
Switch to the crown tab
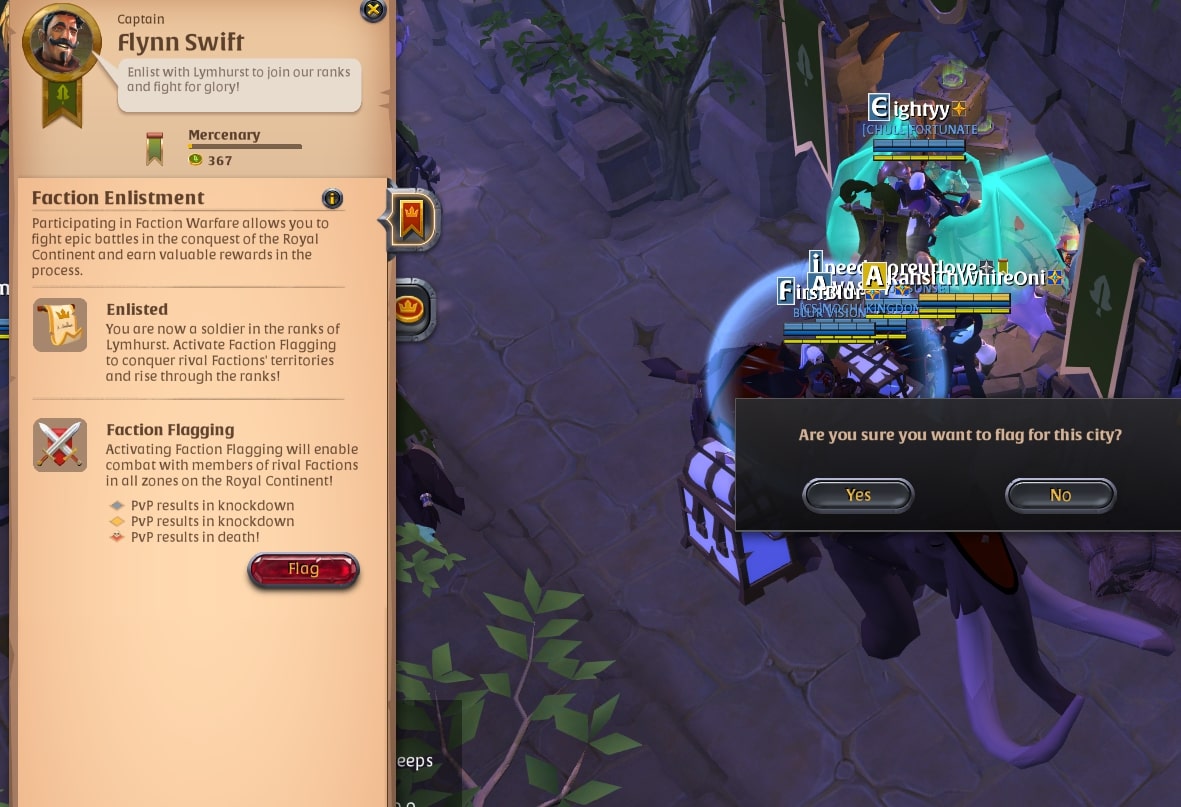[409, 309]
